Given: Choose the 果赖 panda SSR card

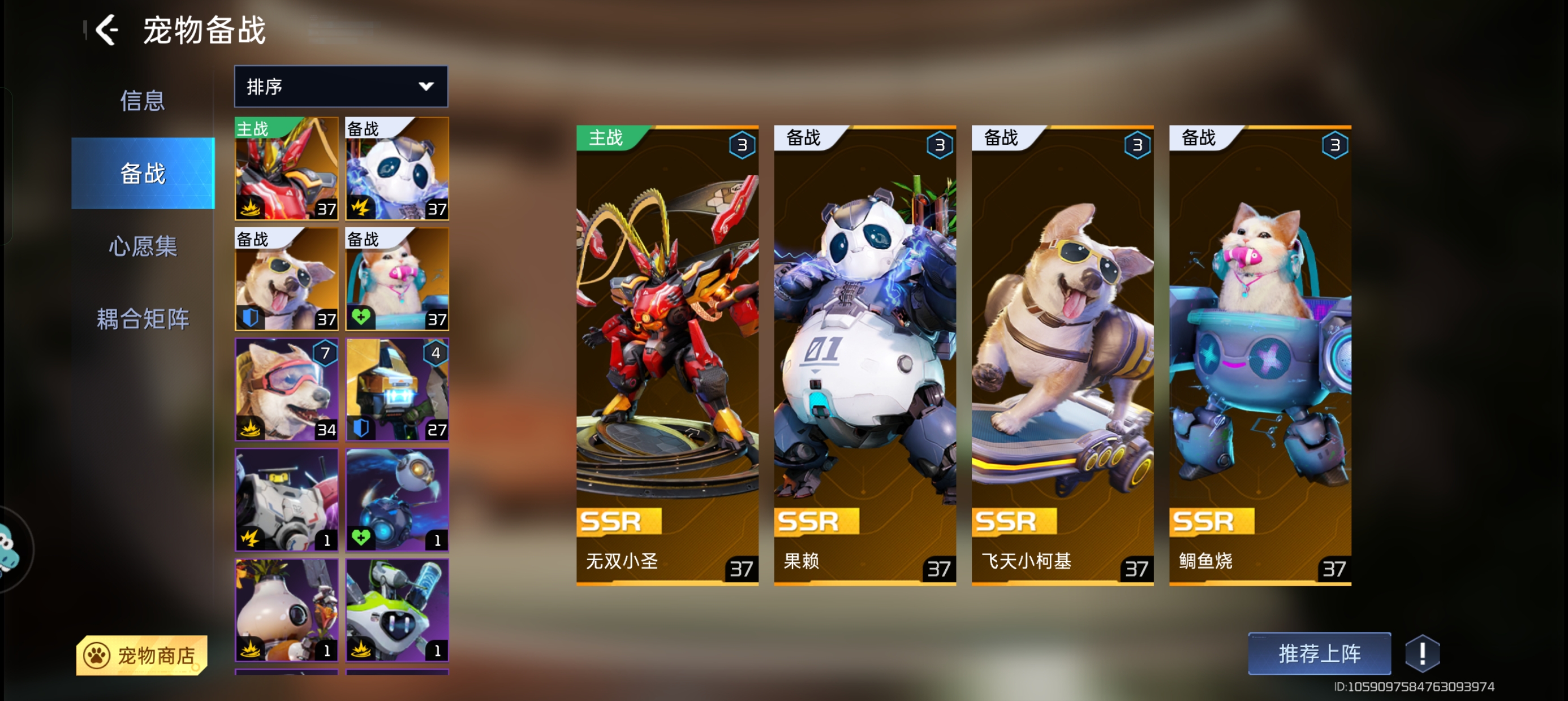Looking at the screenshot, I should [x=864, y=356].
